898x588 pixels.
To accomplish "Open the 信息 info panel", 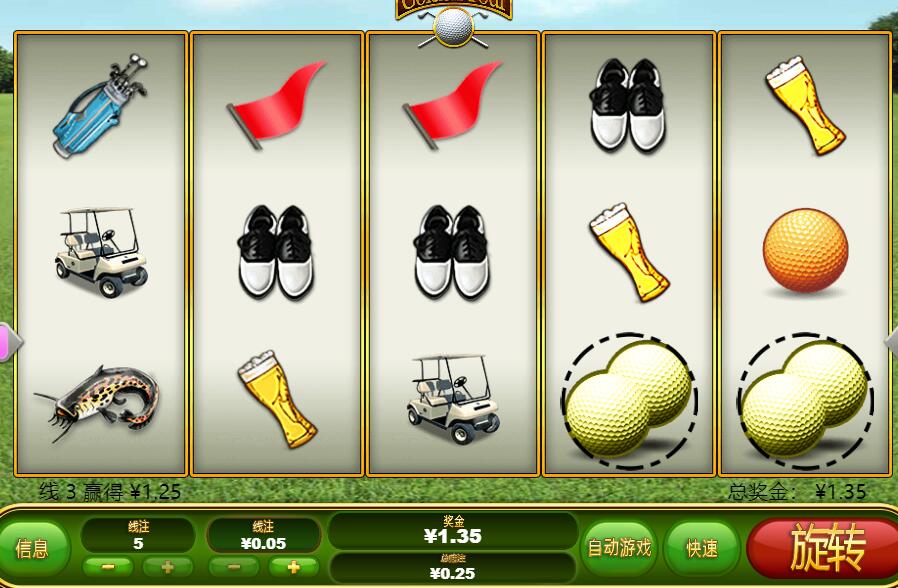I will click(34, 548).
